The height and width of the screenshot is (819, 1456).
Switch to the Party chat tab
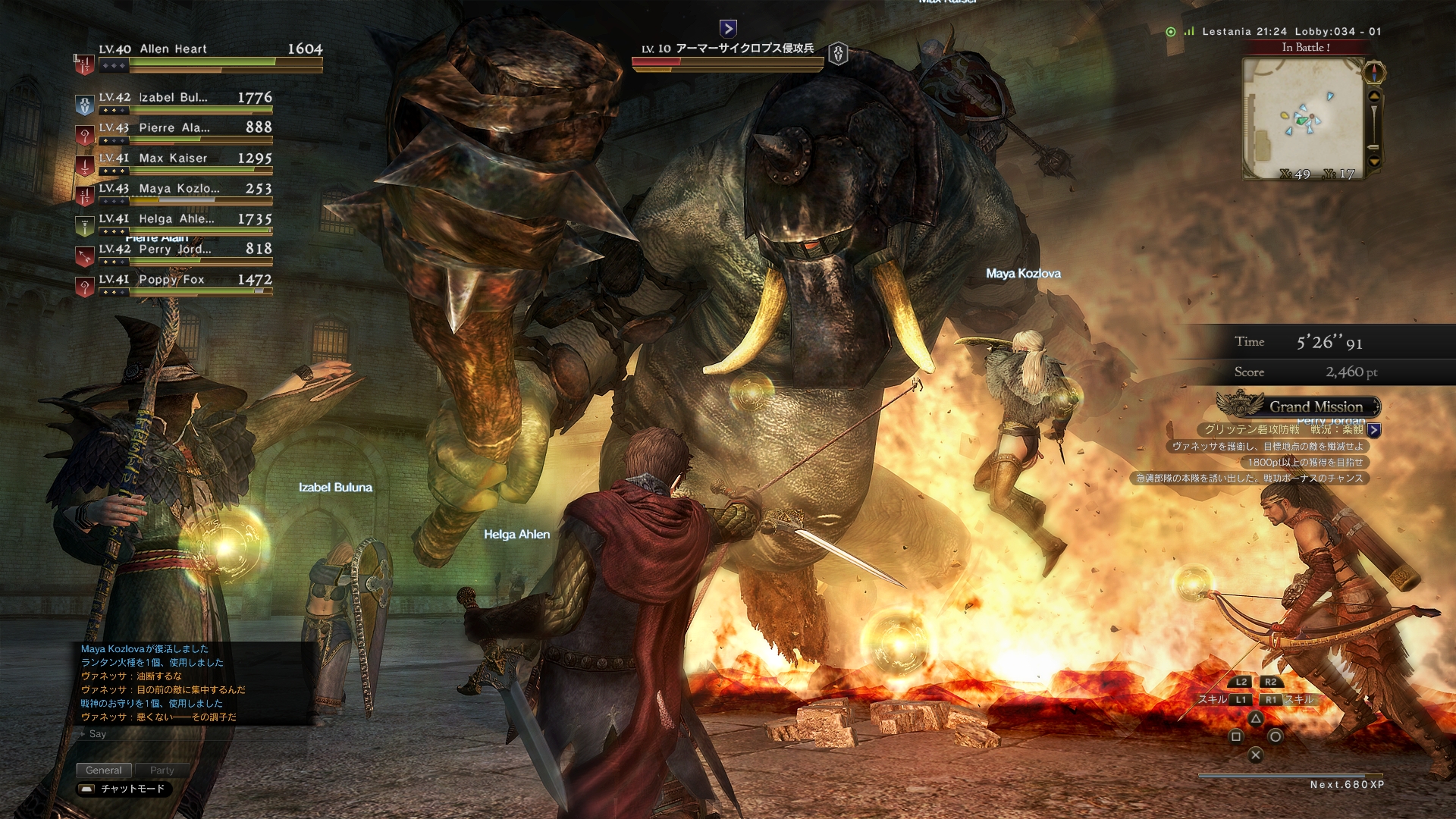[162, 770]
